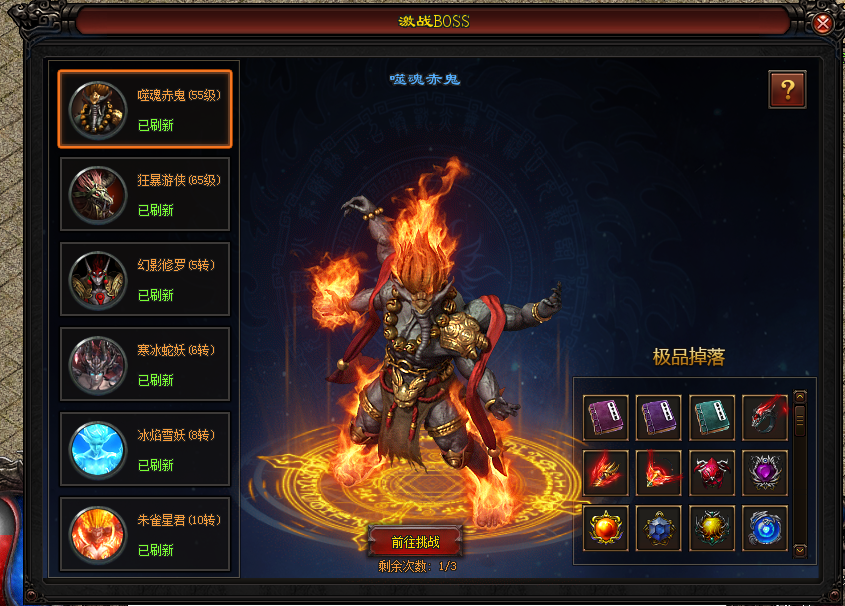845x606 pixels.
Task: Select the 噬魂赤鬼 (55级) boss entry
Action: [x=145, y=109]
